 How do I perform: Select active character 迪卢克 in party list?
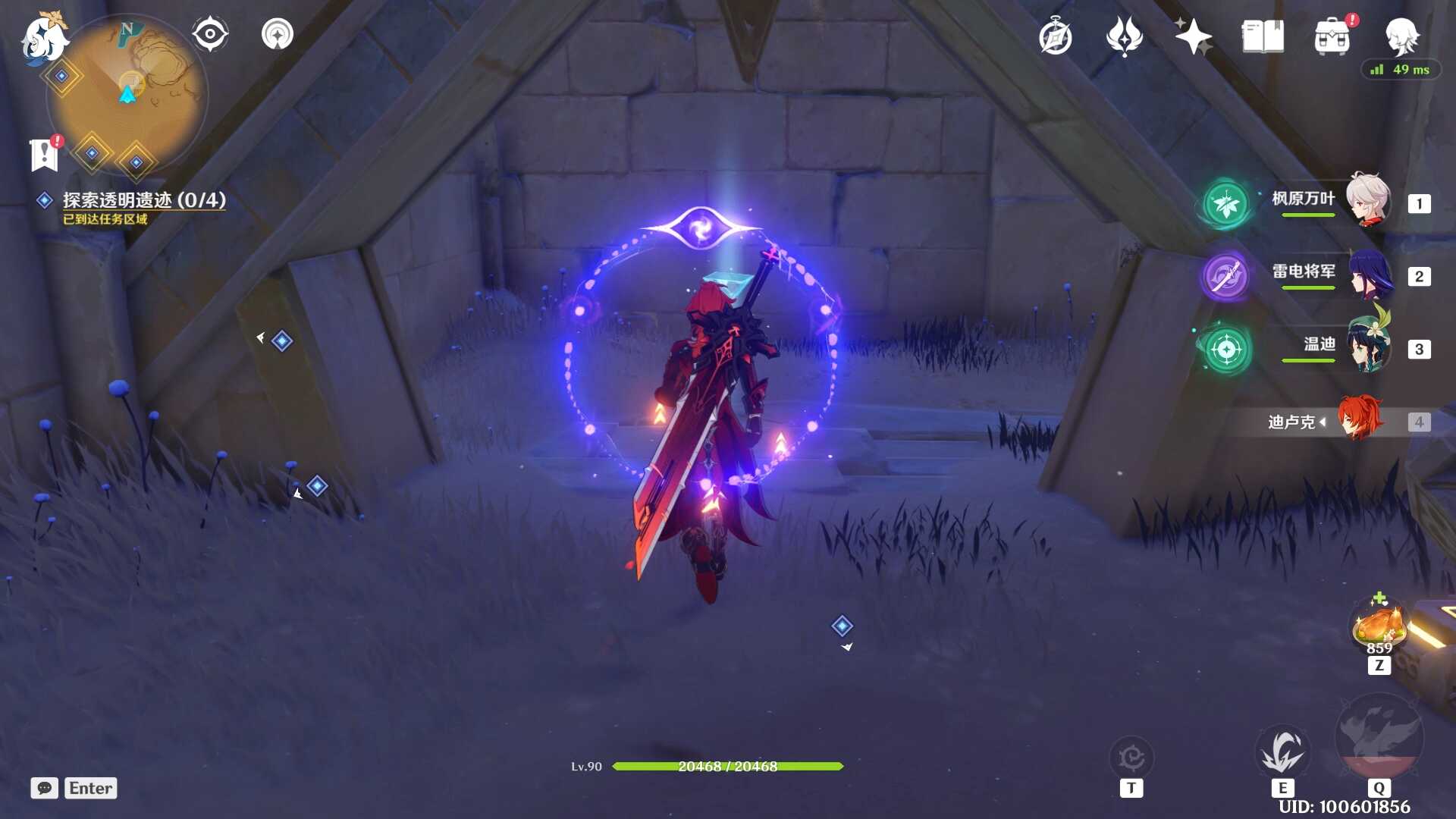click(x=1359, y=420)
